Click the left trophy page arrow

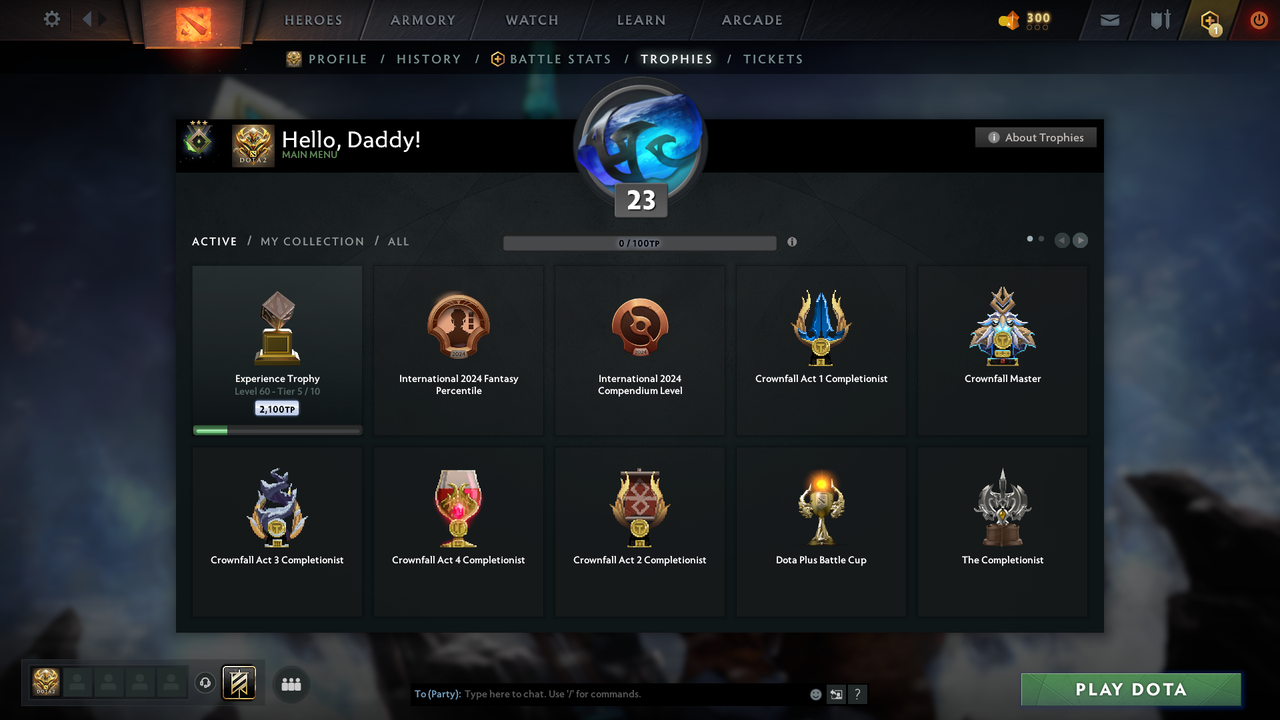1062,240
